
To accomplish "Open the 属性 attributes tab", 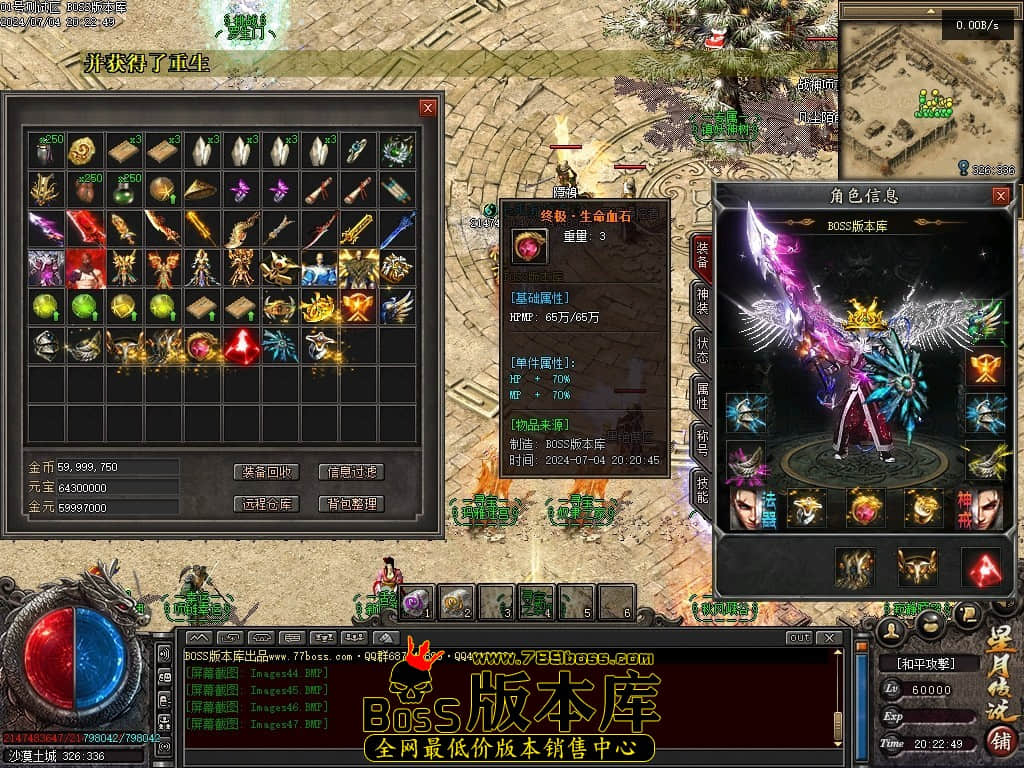I will point(703,397).
